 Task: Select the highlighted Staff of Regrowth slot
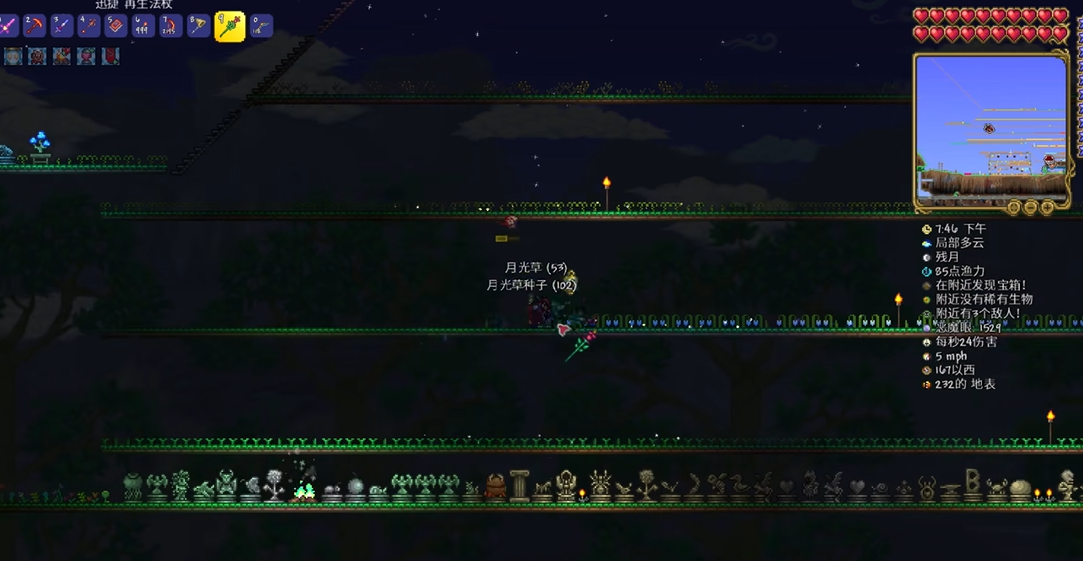[x=229, y=26]
